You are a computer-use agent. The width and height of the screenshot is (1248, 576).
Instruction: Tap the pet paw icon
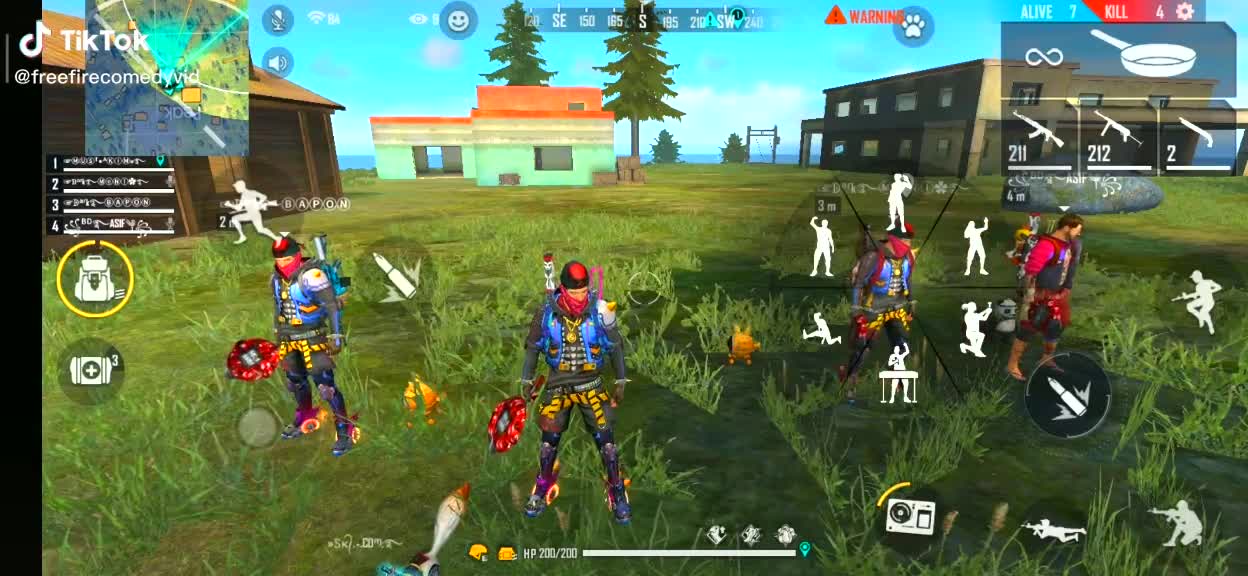click(x=912, y=26)
